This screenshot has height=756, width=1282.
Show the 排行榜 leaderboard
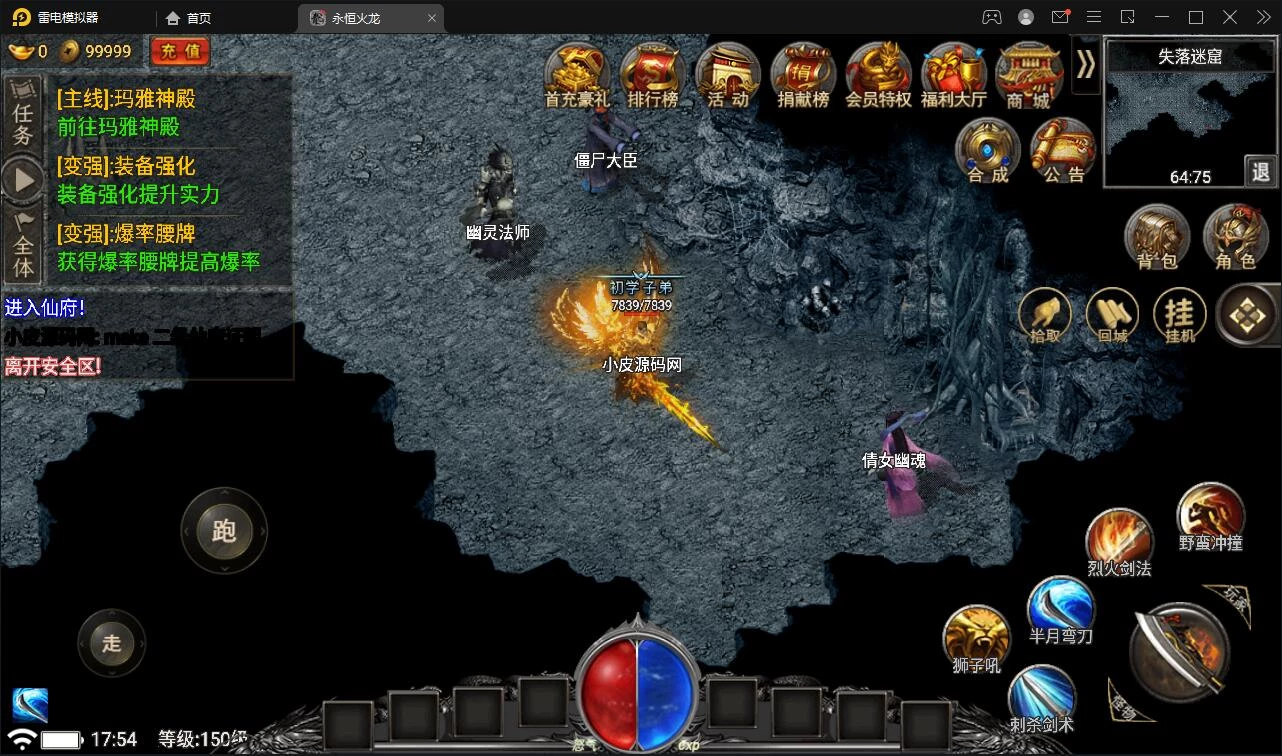click(652, 74)
